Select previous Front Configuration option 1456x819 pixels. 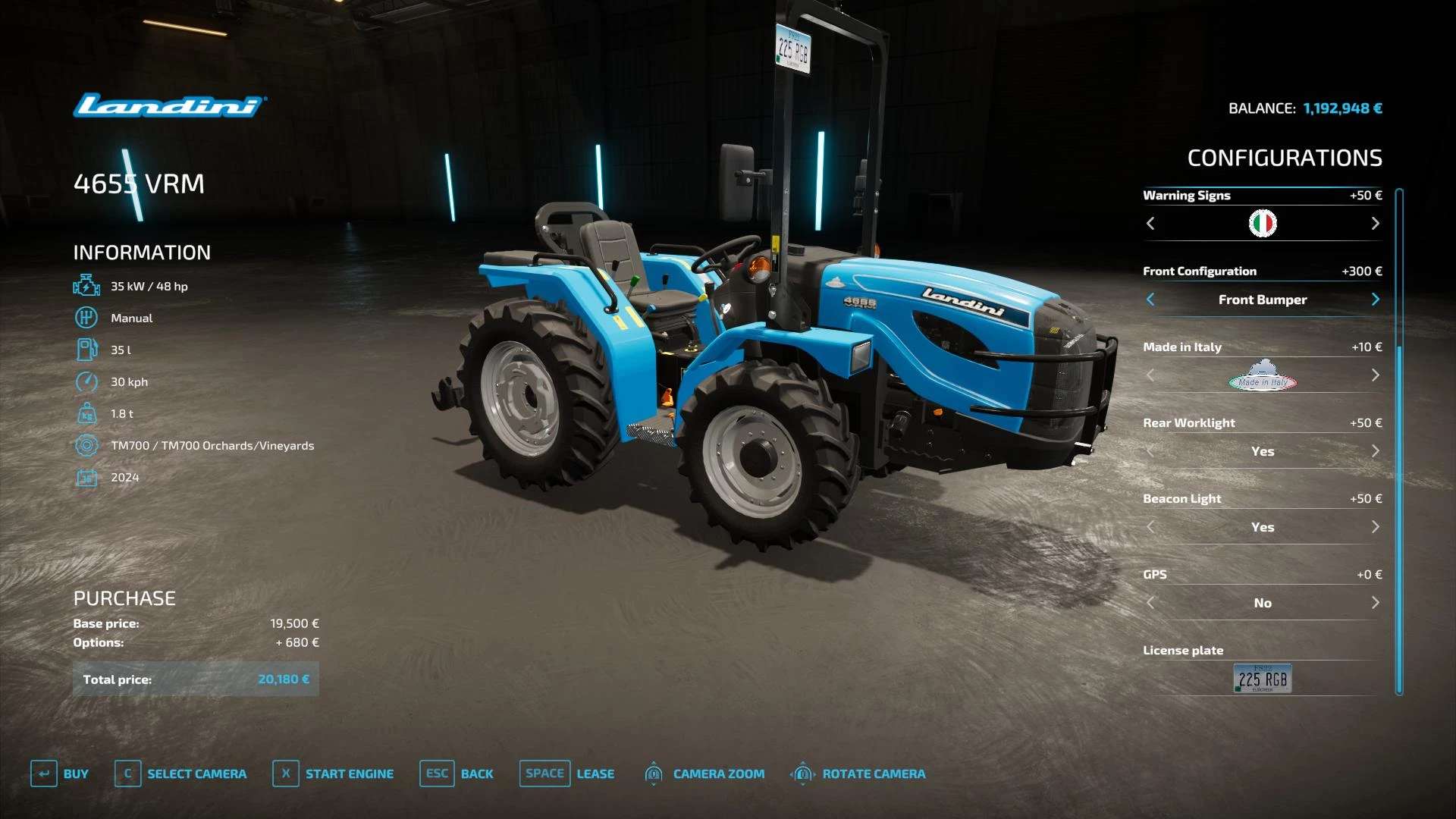coord(1150,300)
